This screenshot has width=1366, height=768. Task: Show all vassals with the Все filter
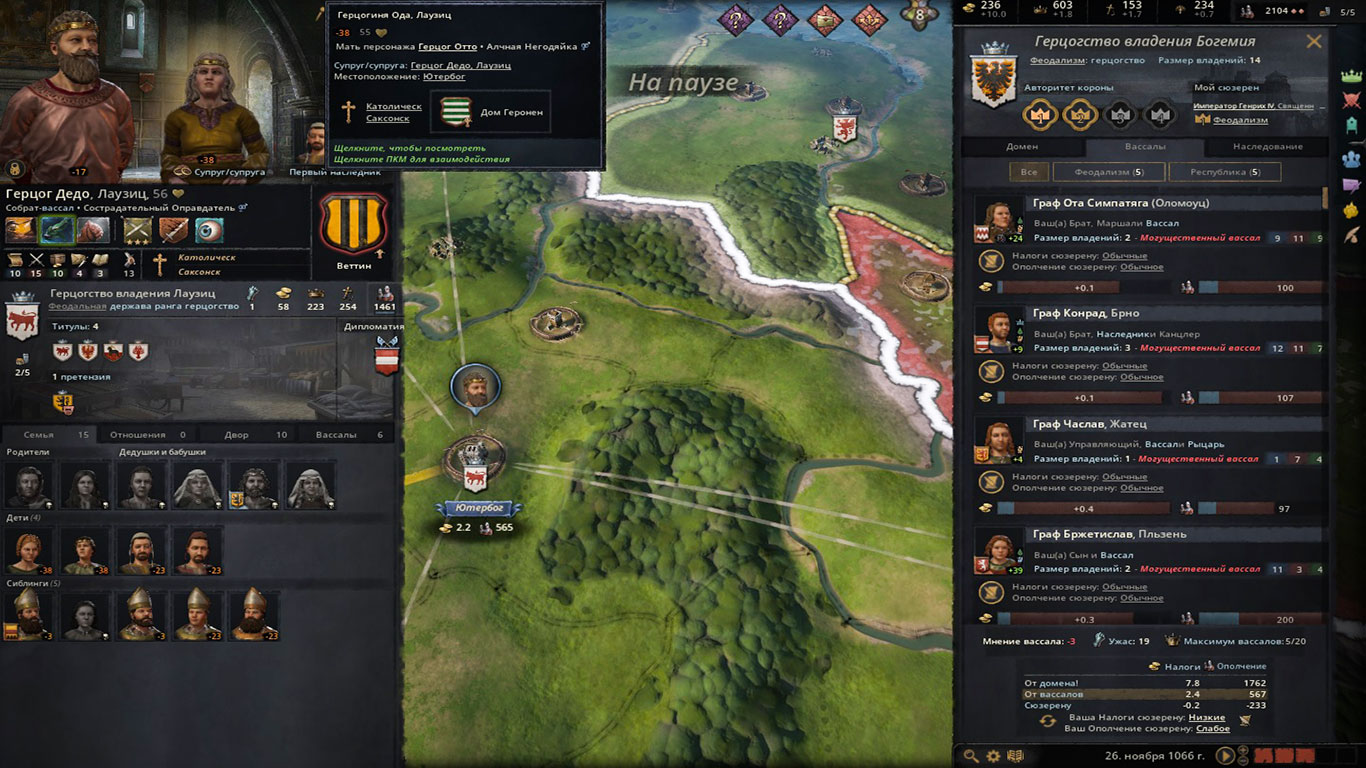coord(1028,172)
